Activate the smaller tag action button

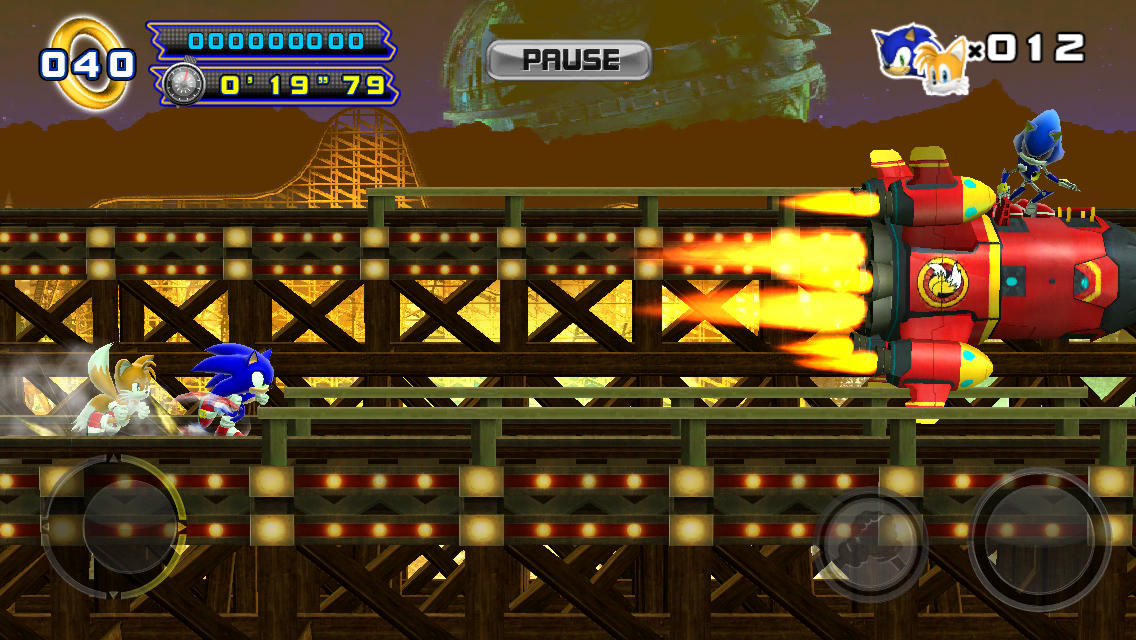pyautogui.click(x=869, y=545)
